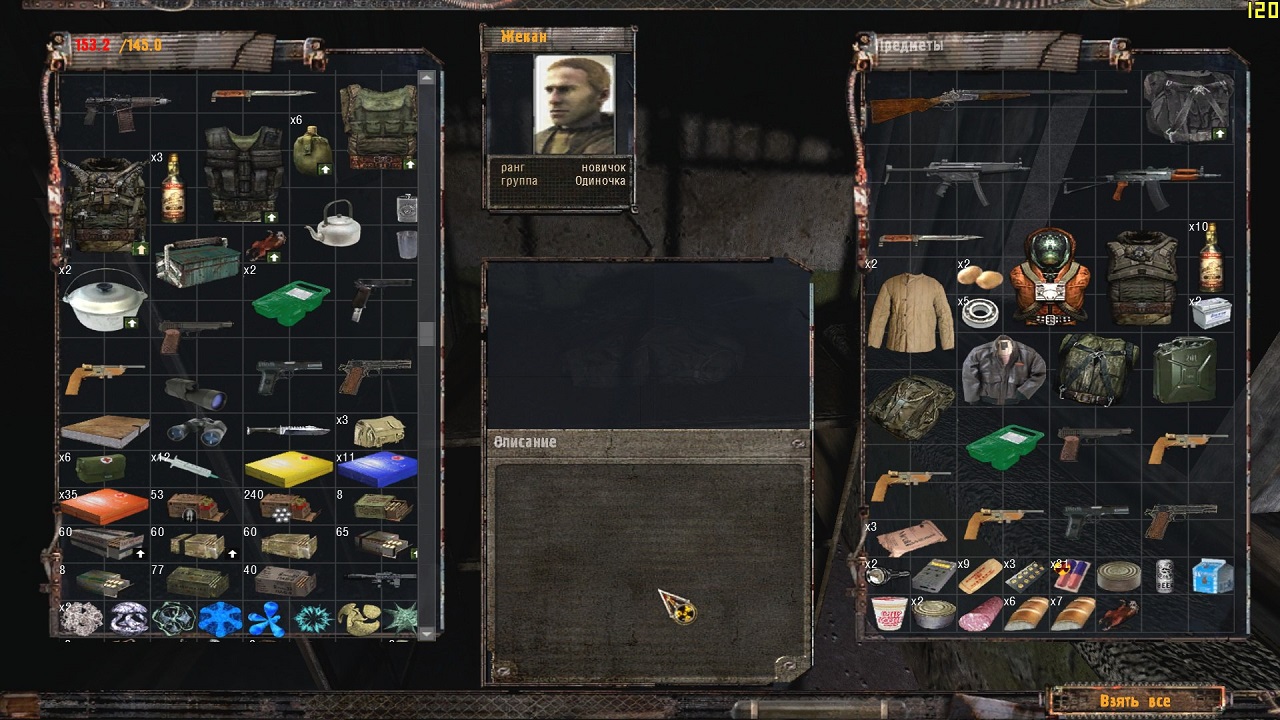1280x720 pixels.
Task: Select the white kettle in your inventory
Action: (332, 223)
